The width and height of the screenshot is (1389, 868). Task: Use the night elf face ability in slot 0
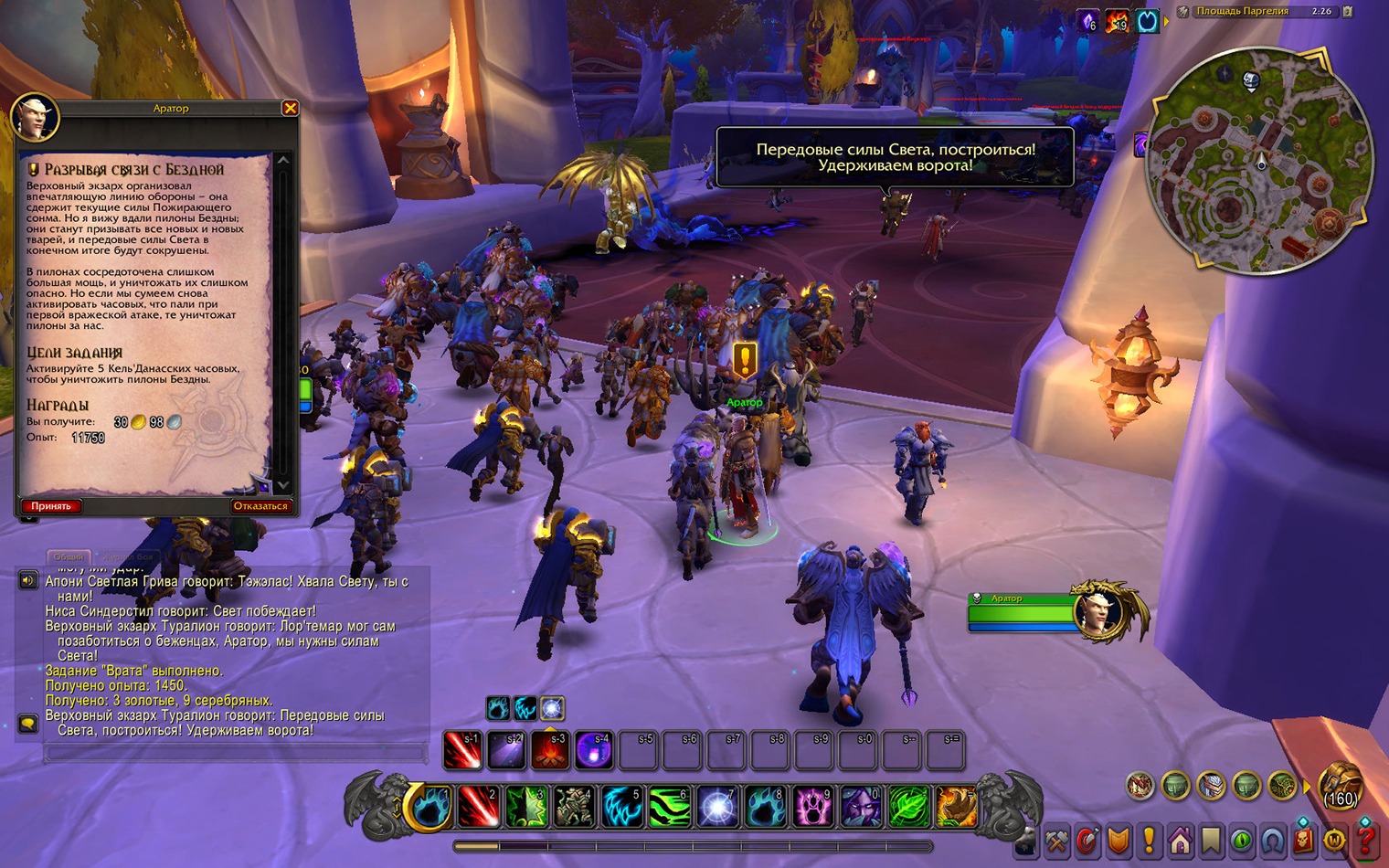[x=861, y=808]
